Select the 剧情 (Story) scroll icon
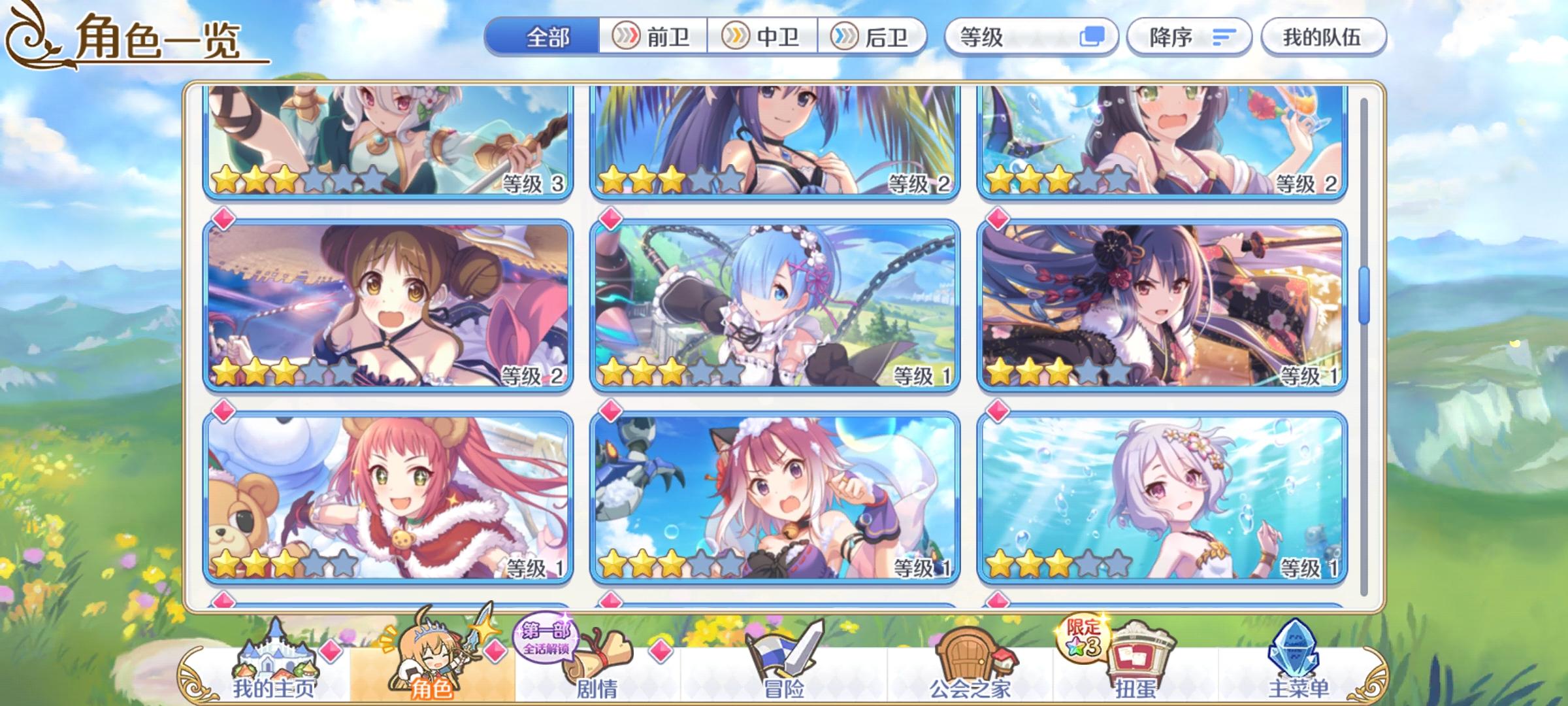Screen dimensions: 1568x706 (598, 654)
